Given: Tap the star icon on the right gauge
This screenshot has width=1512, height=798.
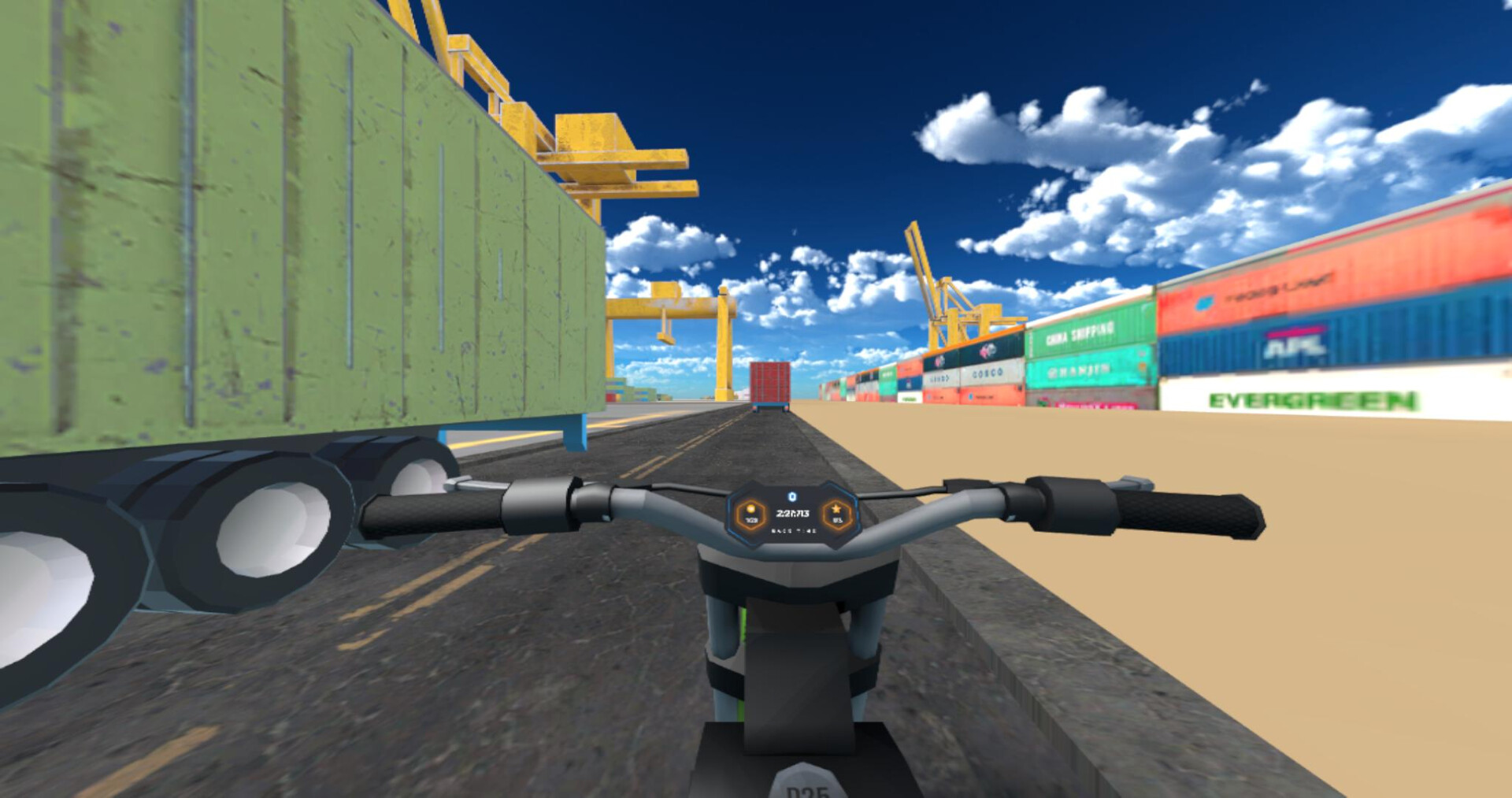Looking at the screenshot, I should click(x=838, y=510).
